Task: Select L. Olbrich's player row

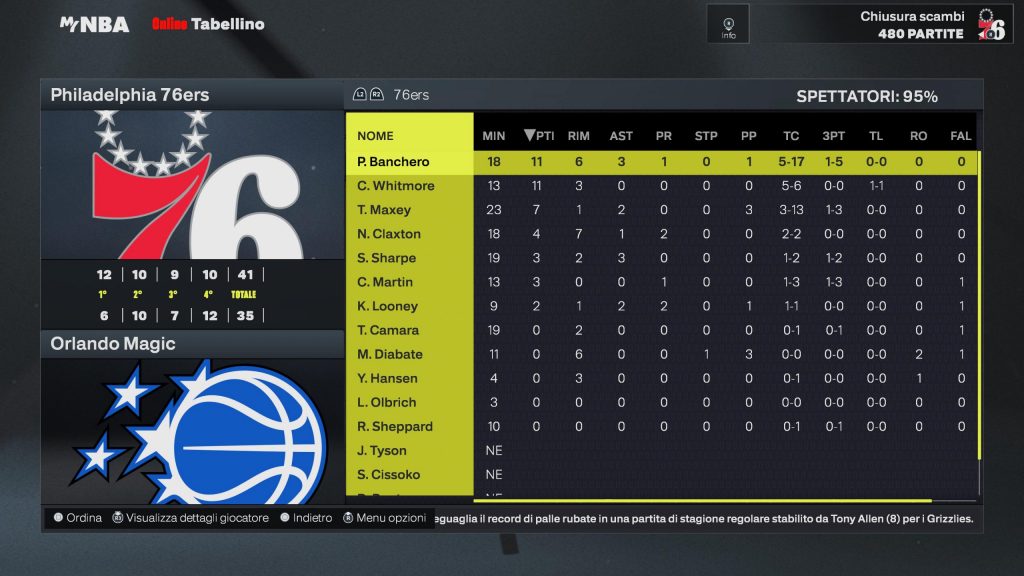Action: coord(387,402)
